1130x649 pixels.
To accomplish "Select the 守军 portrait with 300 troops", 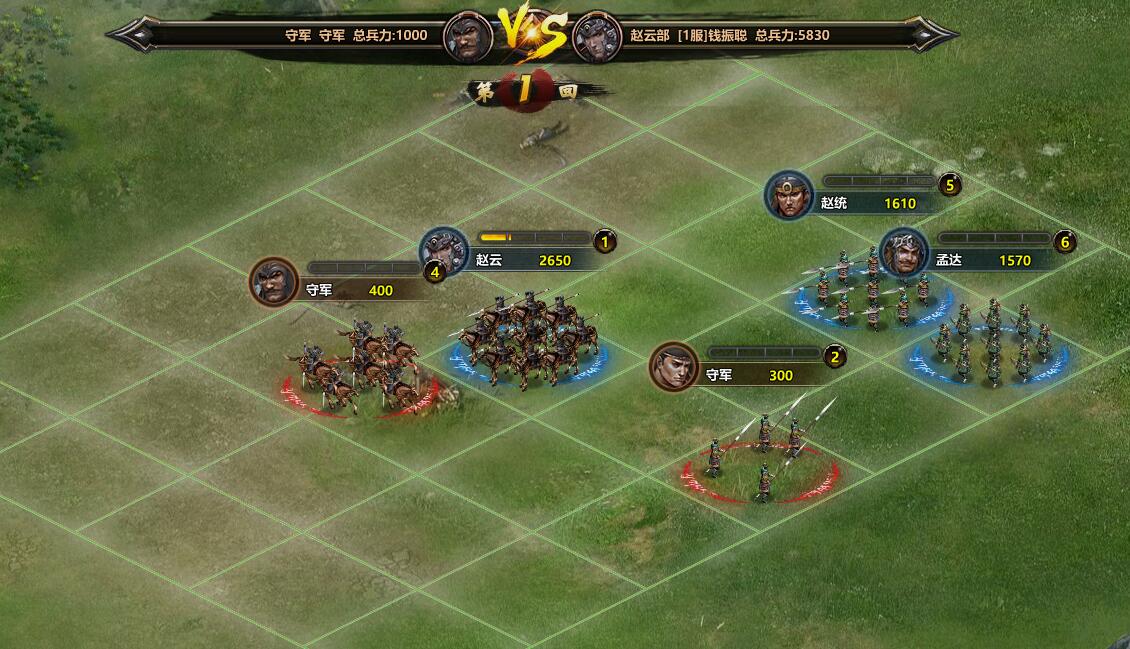I will click(674, 367).
